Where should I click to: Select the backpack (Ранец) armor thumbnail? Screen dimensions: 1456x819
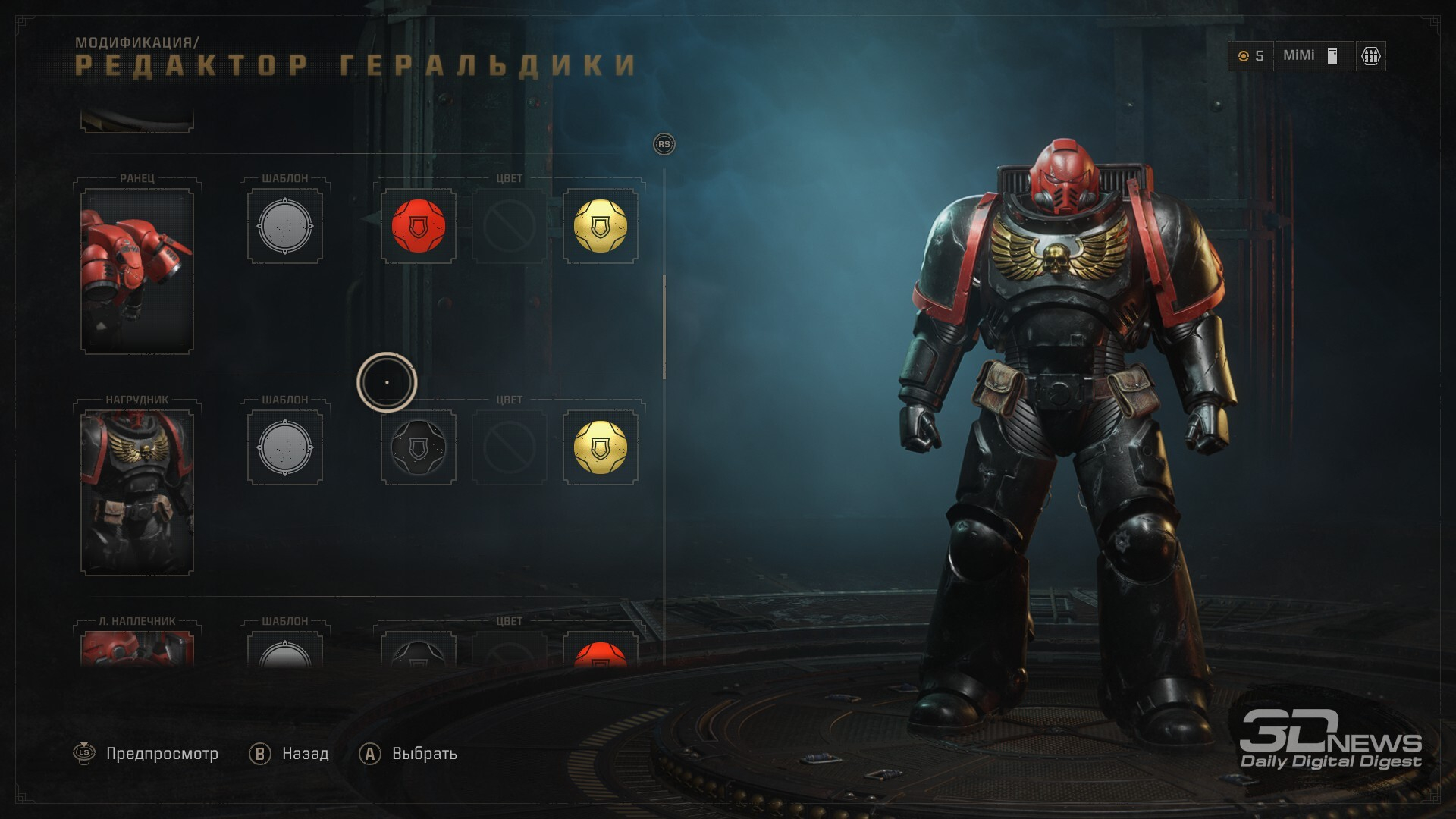137,271
